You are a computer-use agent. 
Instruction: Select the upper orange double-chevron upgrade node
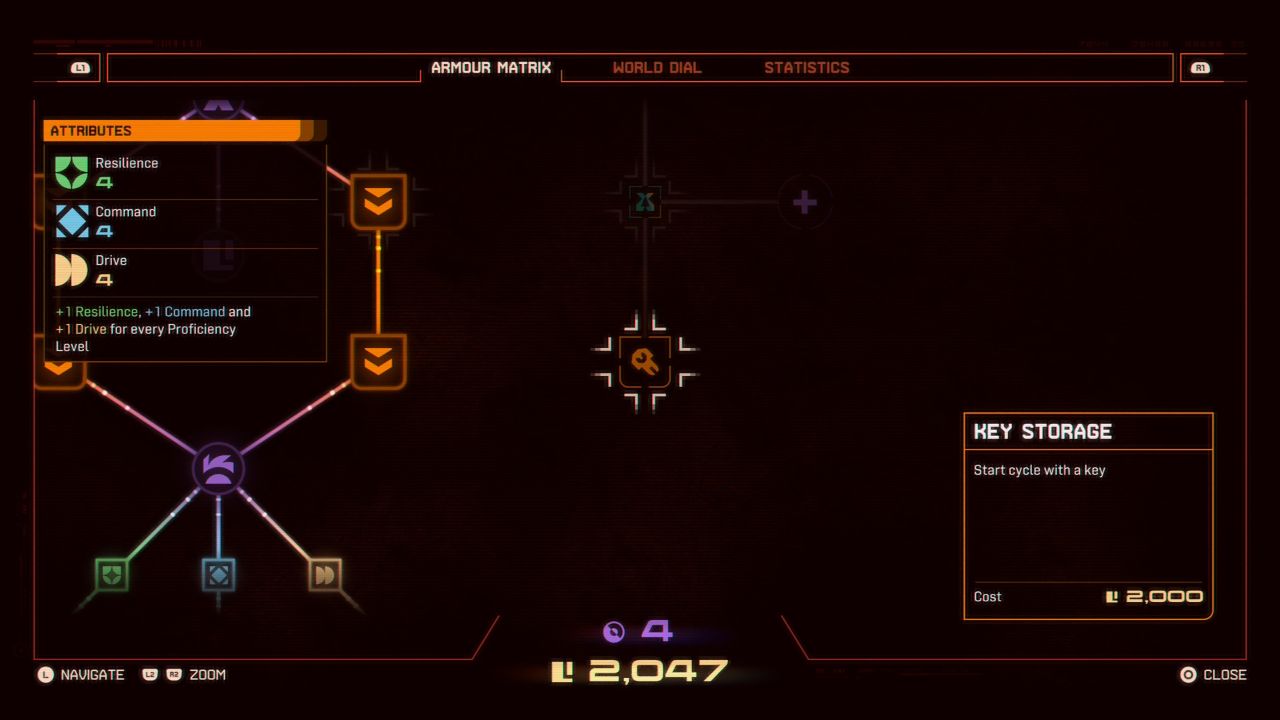[377, 201]
